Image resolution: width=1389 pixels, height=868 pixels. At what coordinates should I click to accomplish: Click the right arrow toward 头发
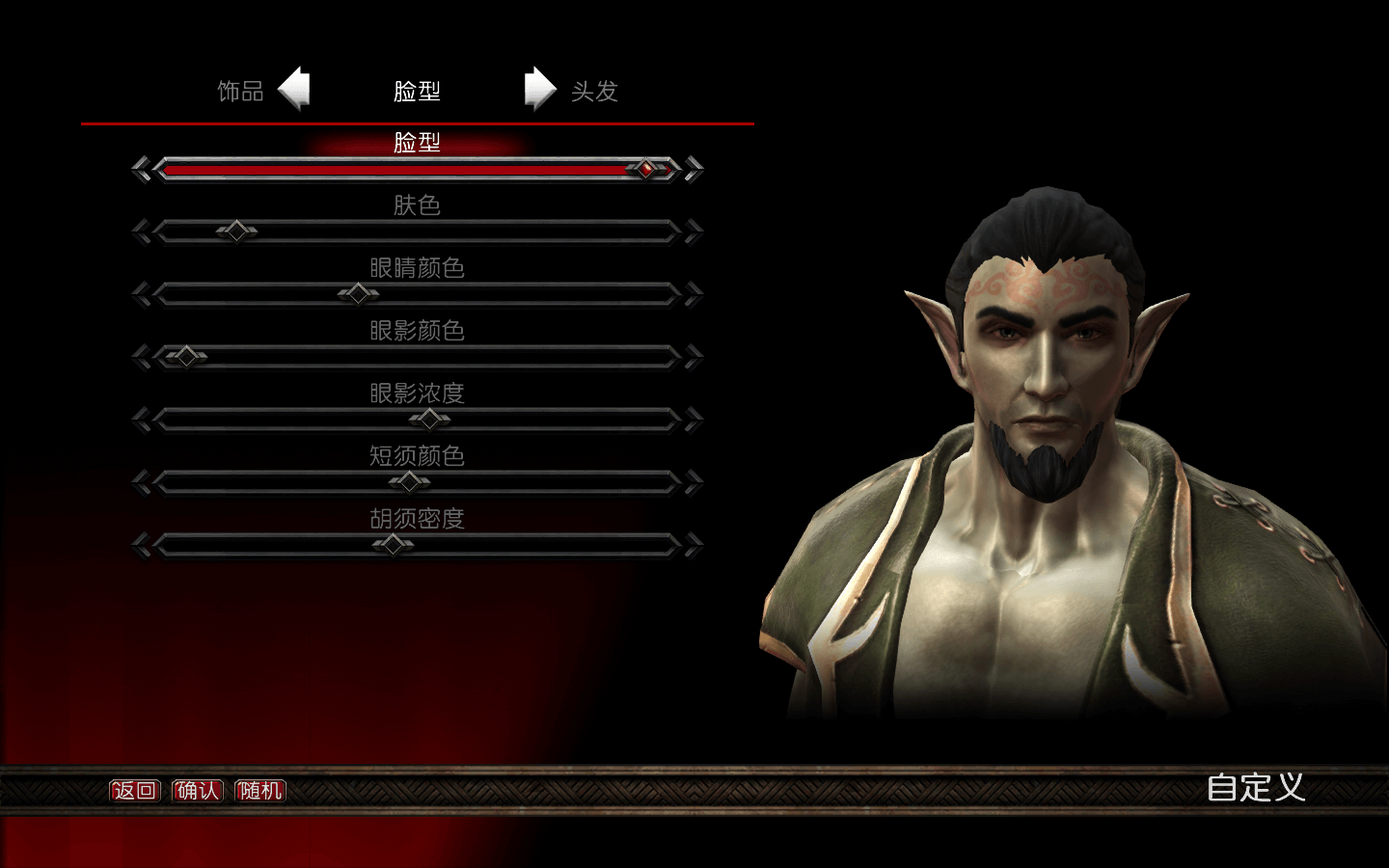pos(540,90)
